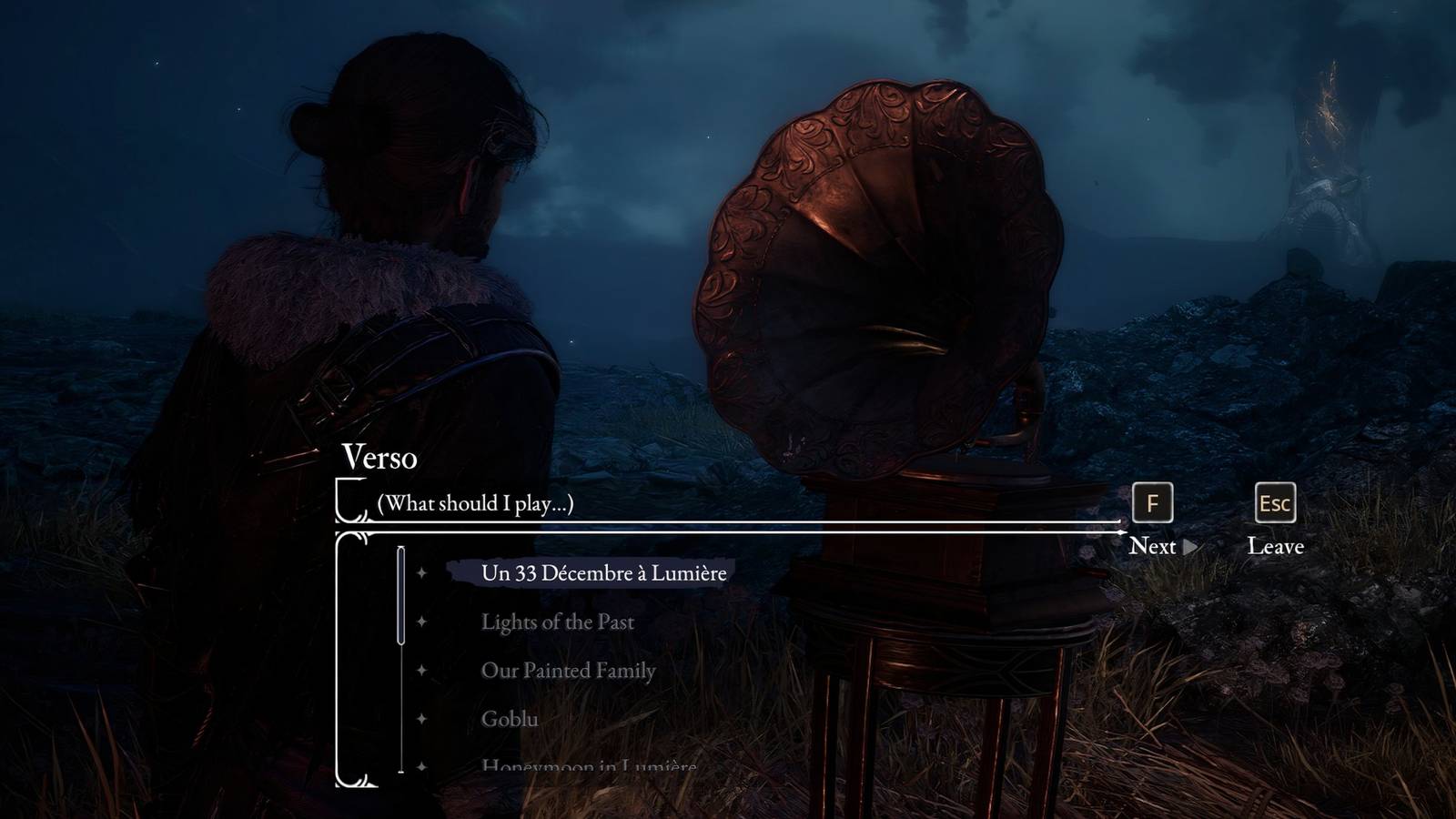1456x819 pixels.
Task: Click the arrow glyph next to "Next"
Action: pyautogui.click(x=1189, y=547)
